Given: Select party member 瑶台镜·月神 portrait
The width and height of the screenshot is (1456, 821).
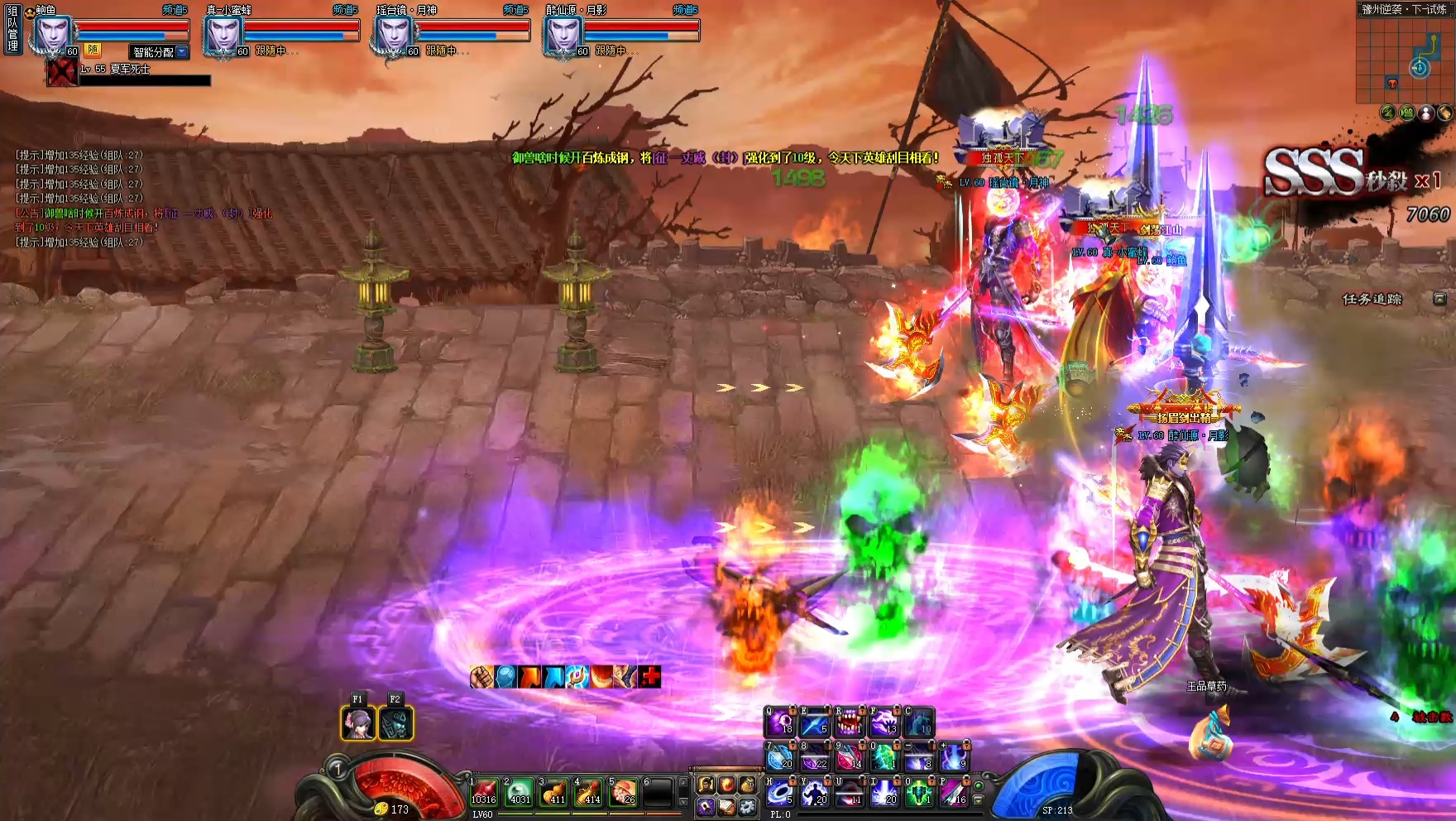Looking at the screenshot, I should pos(393,35).
